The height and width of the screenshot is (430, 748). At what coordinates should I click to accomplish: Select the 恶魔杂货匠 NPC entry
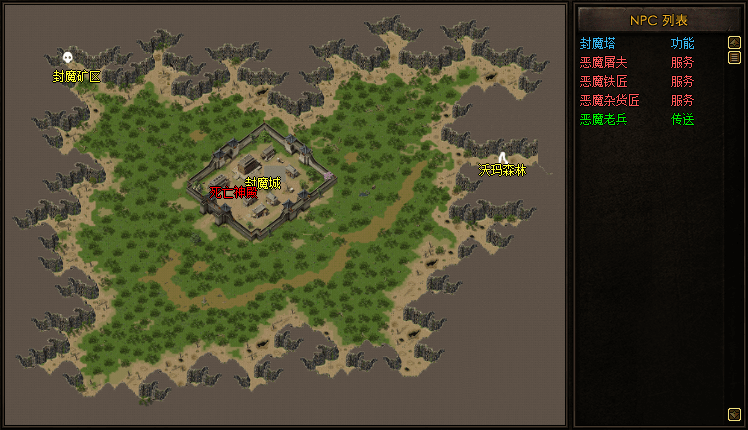[x=609, y=100]
